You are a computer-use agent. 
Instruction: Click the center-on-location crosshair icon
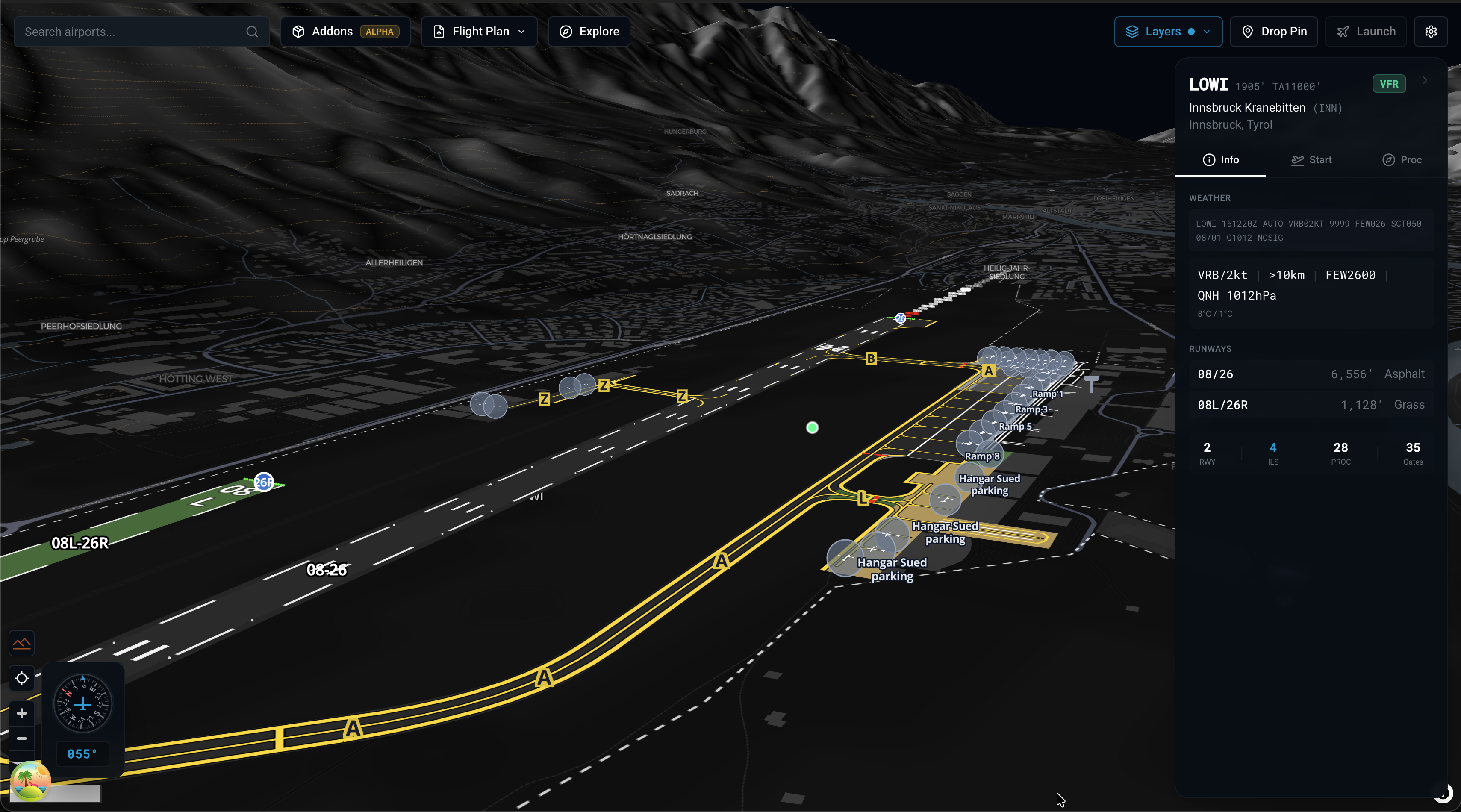tap(21, 679)
